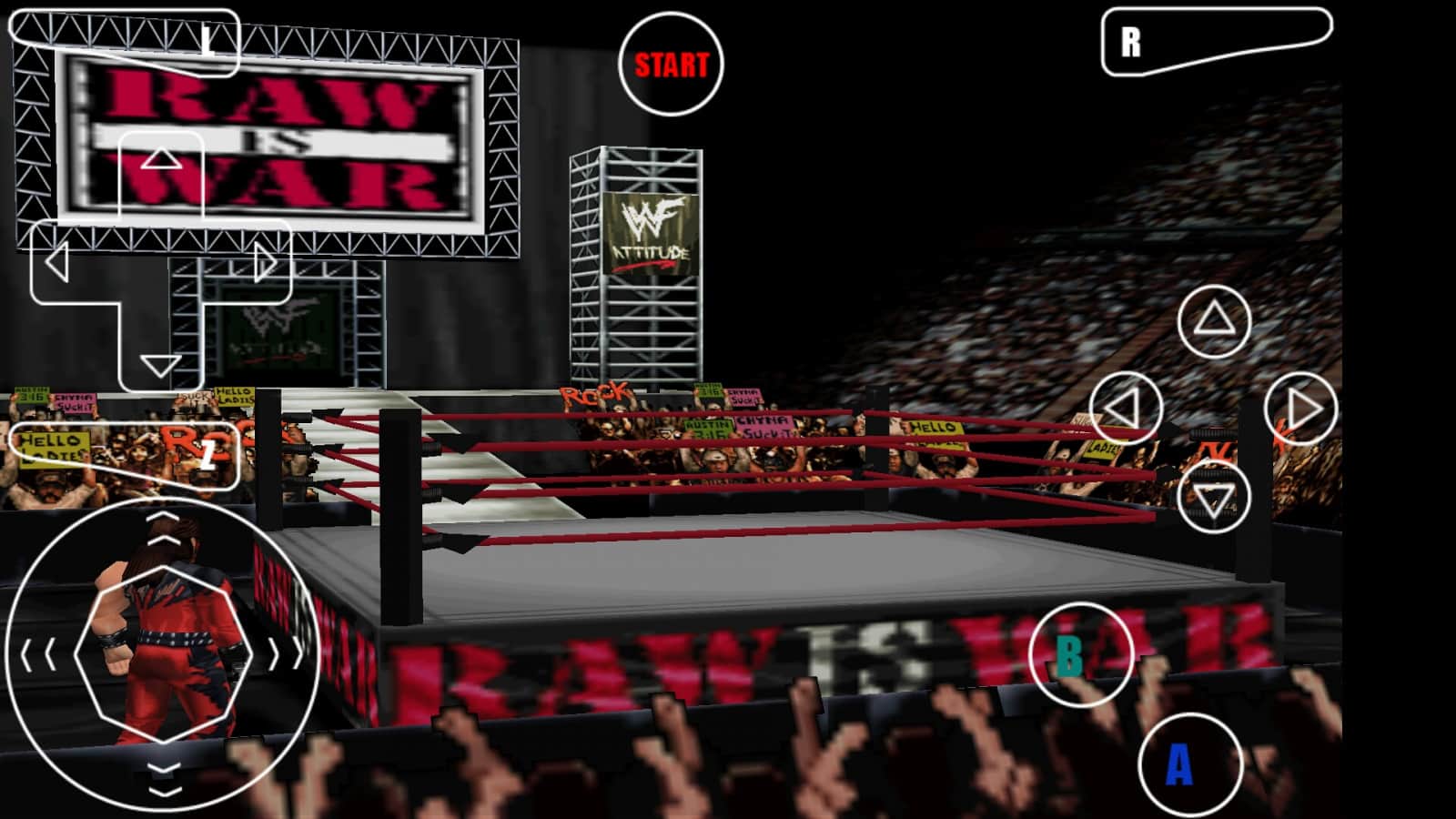This screenshot has height=819, width=1456.
Task: Tap the C-left triangle button
Action: 1126,408
